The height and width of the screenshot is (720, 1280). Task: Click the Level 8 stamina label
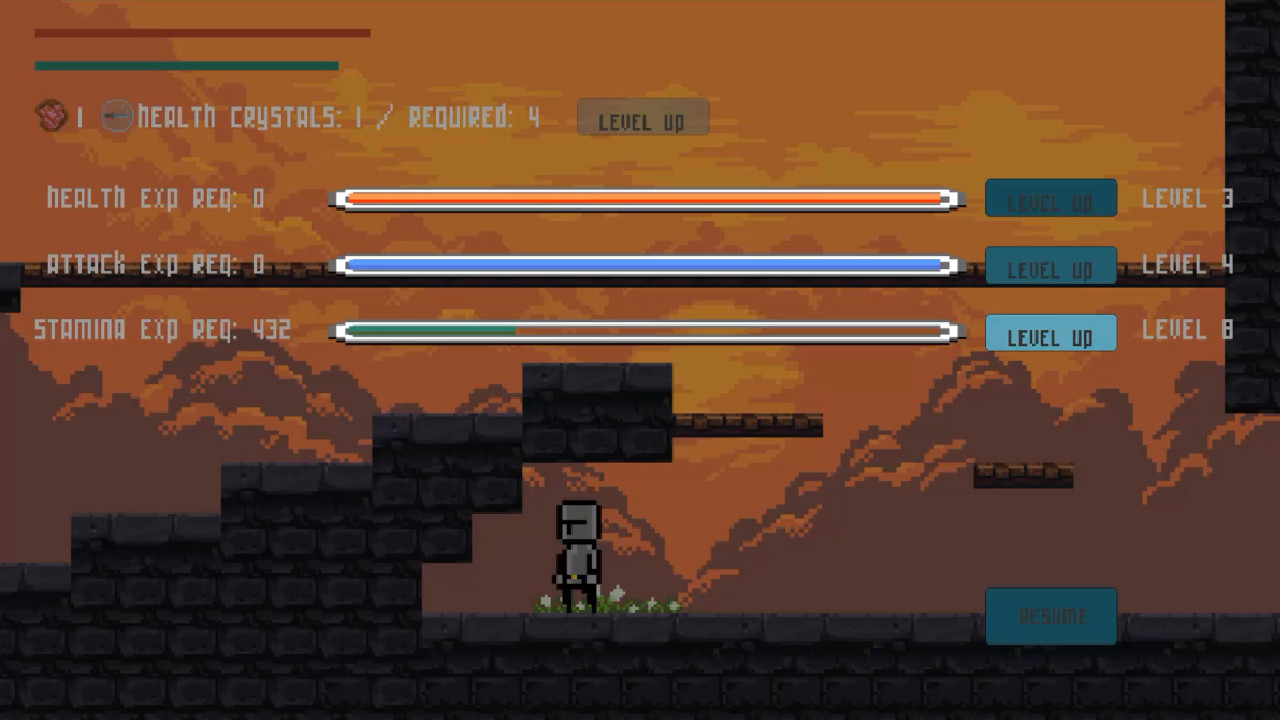pos(1186,330)
